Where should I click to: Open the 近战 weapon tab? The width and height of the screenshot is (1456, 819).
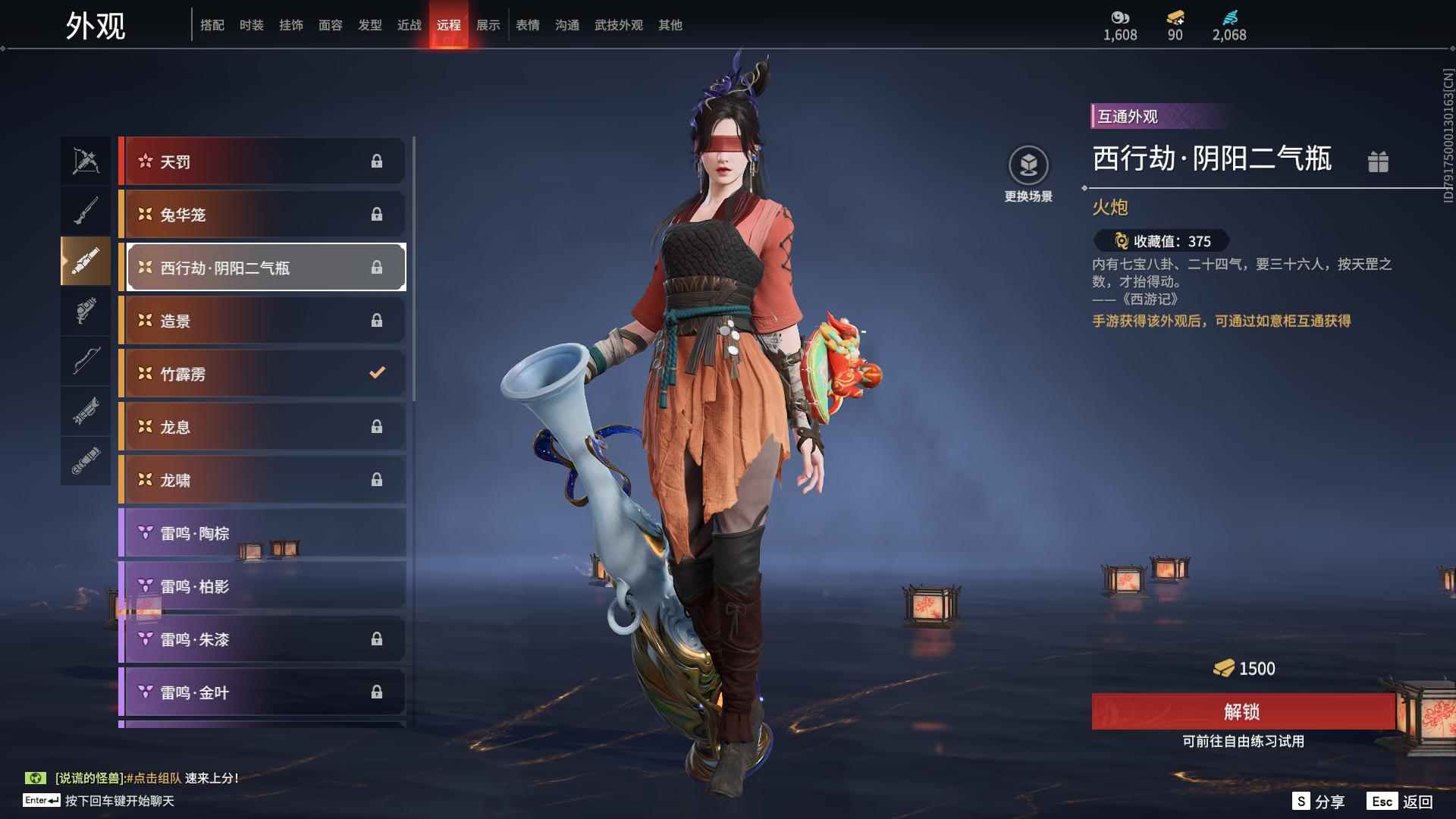point(409,25)
